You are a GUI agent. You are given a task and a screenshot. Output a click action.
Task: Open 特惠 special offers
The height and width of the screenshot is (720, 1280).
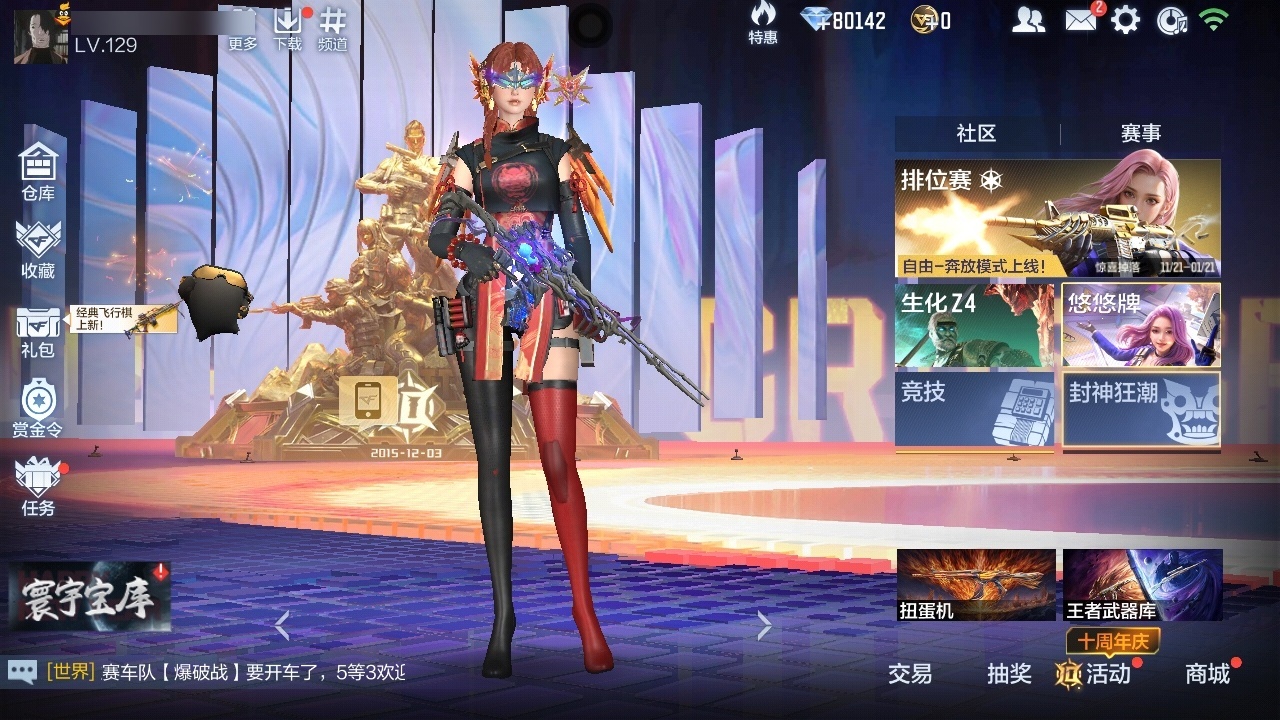[763, 22]
